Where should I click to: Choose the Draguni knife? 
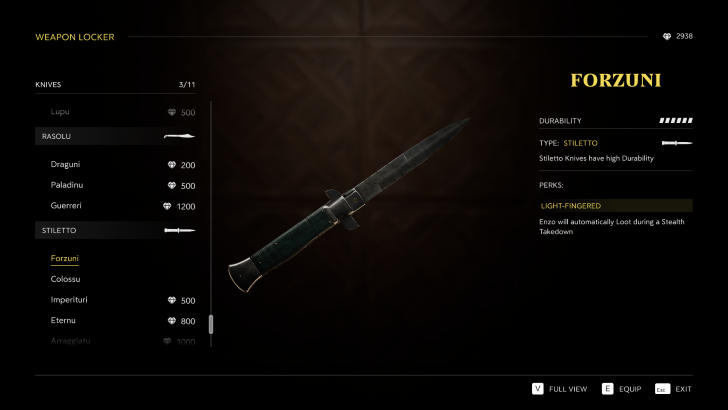coord(66,165)
